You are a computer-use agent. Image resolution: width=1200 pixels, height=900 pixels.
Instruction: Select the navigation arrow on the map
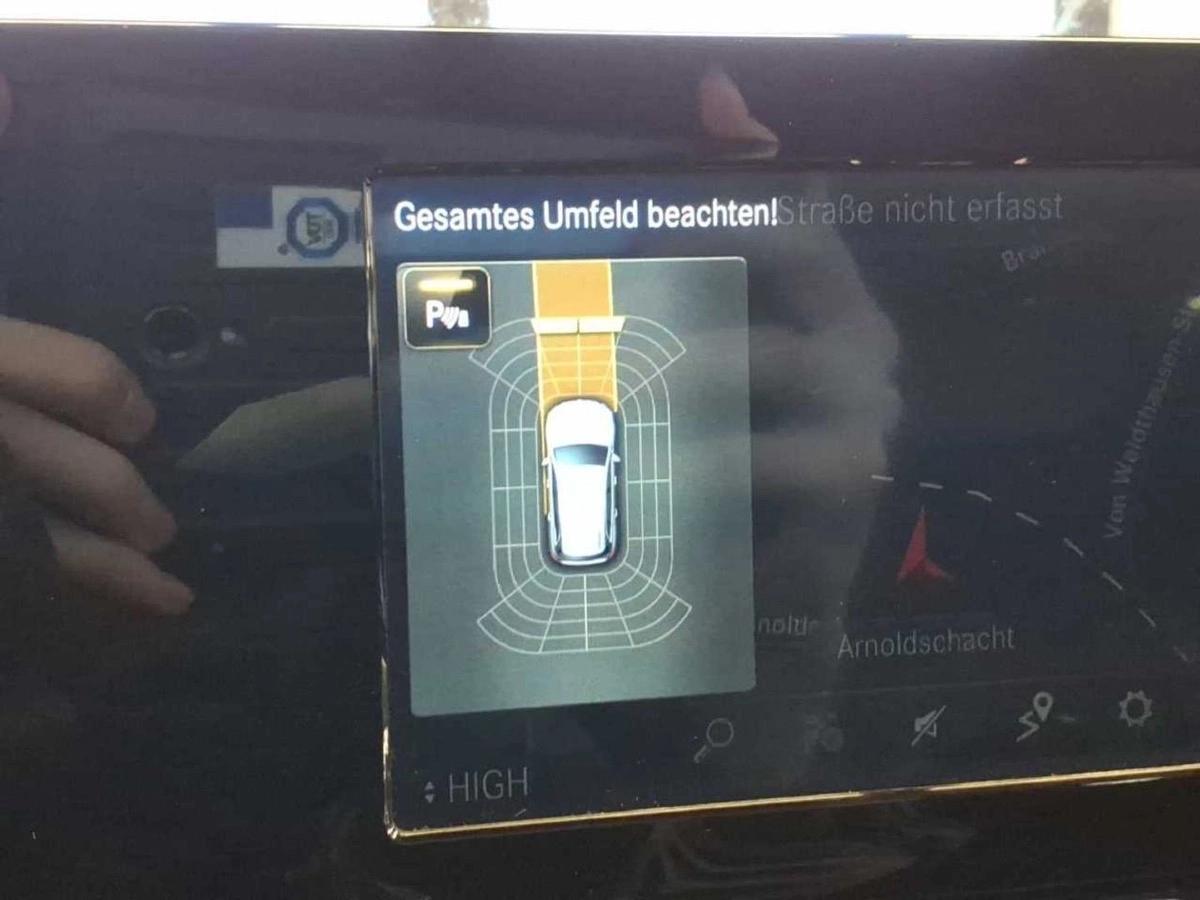[x=920, y=547]
